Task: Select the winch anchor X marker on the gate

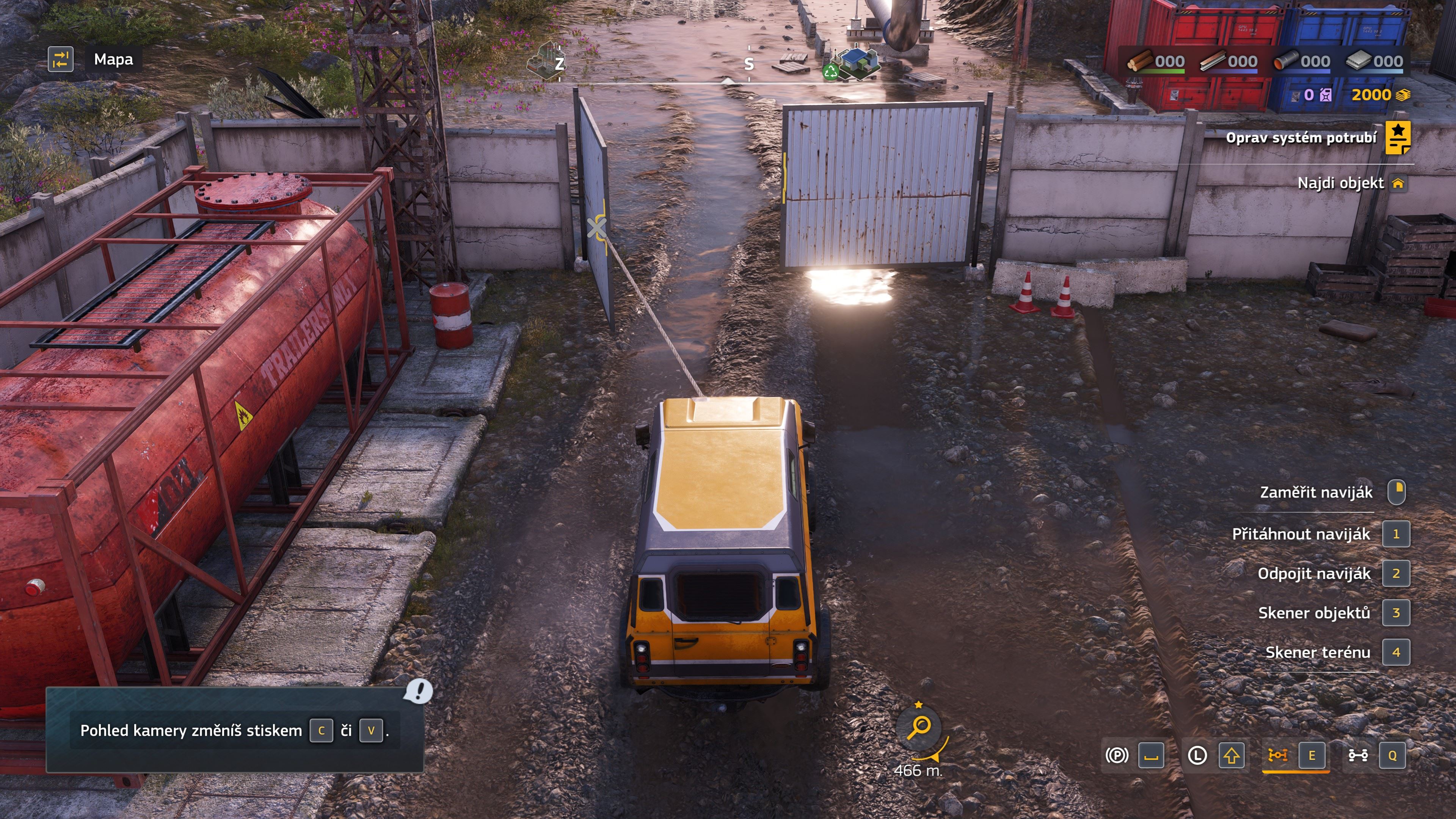Action: [x=596, y=228]
